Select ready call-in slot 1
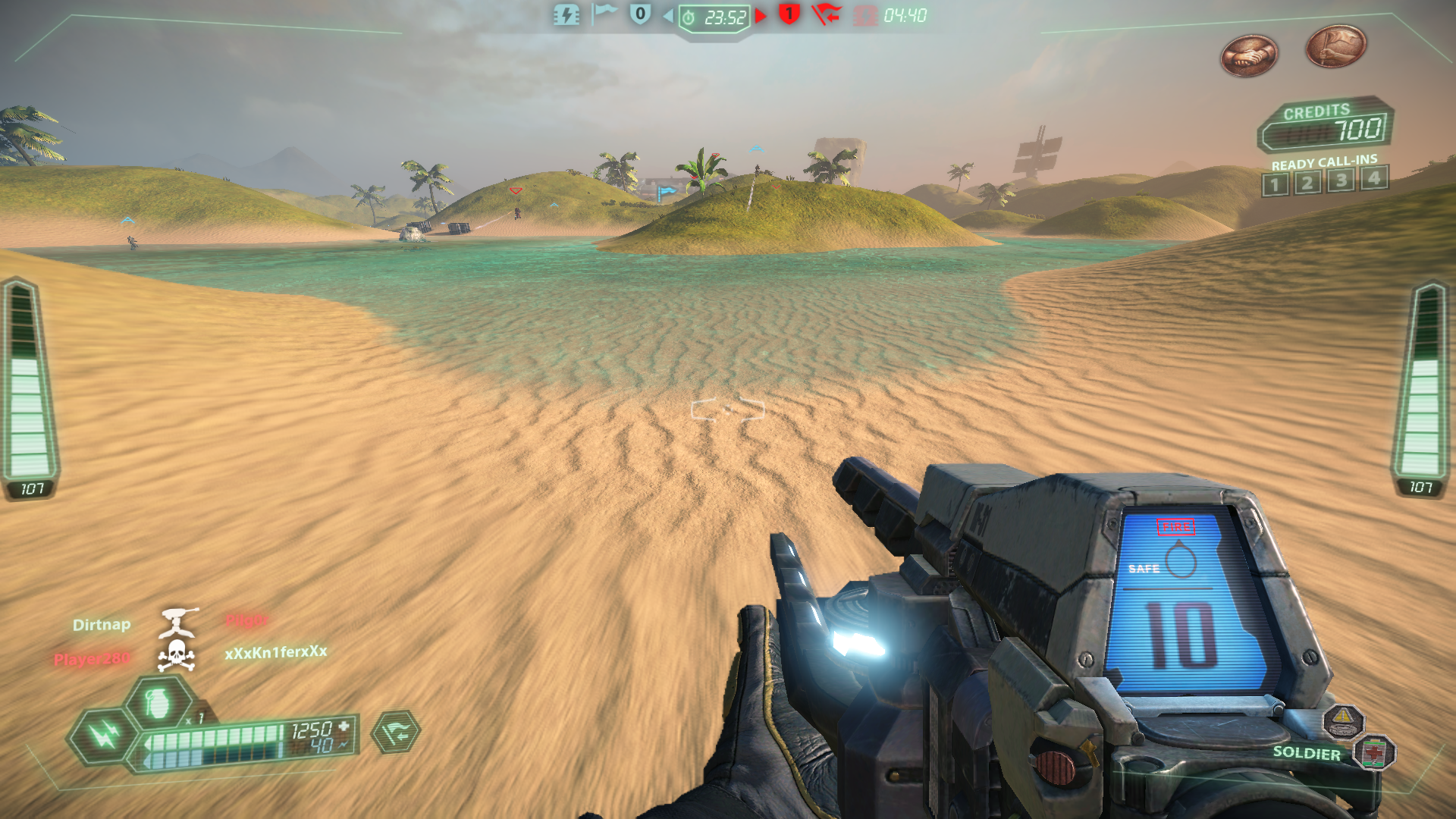Screen dimensions: 1456x819 point(1275,184)
